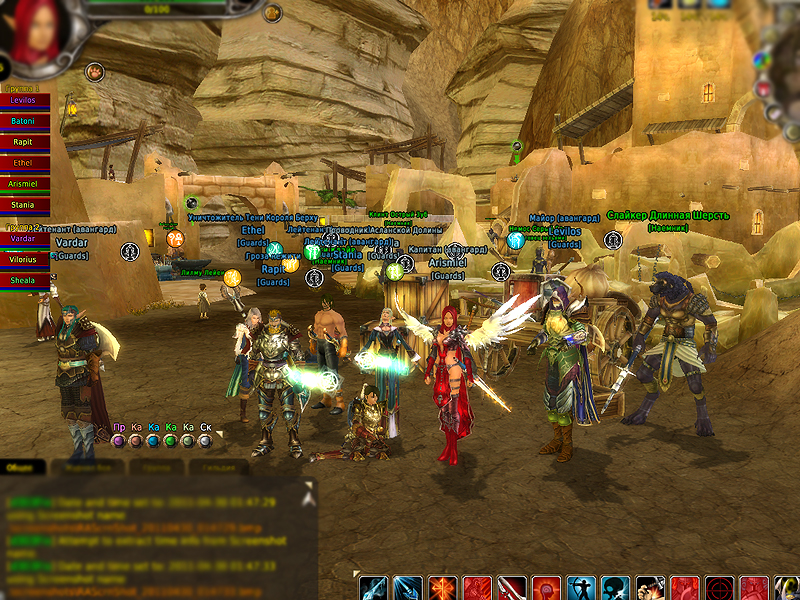Toggle the silver Ск chat channel orb
The height and width of the screenshot is (600, 800).
click(205, 440)
